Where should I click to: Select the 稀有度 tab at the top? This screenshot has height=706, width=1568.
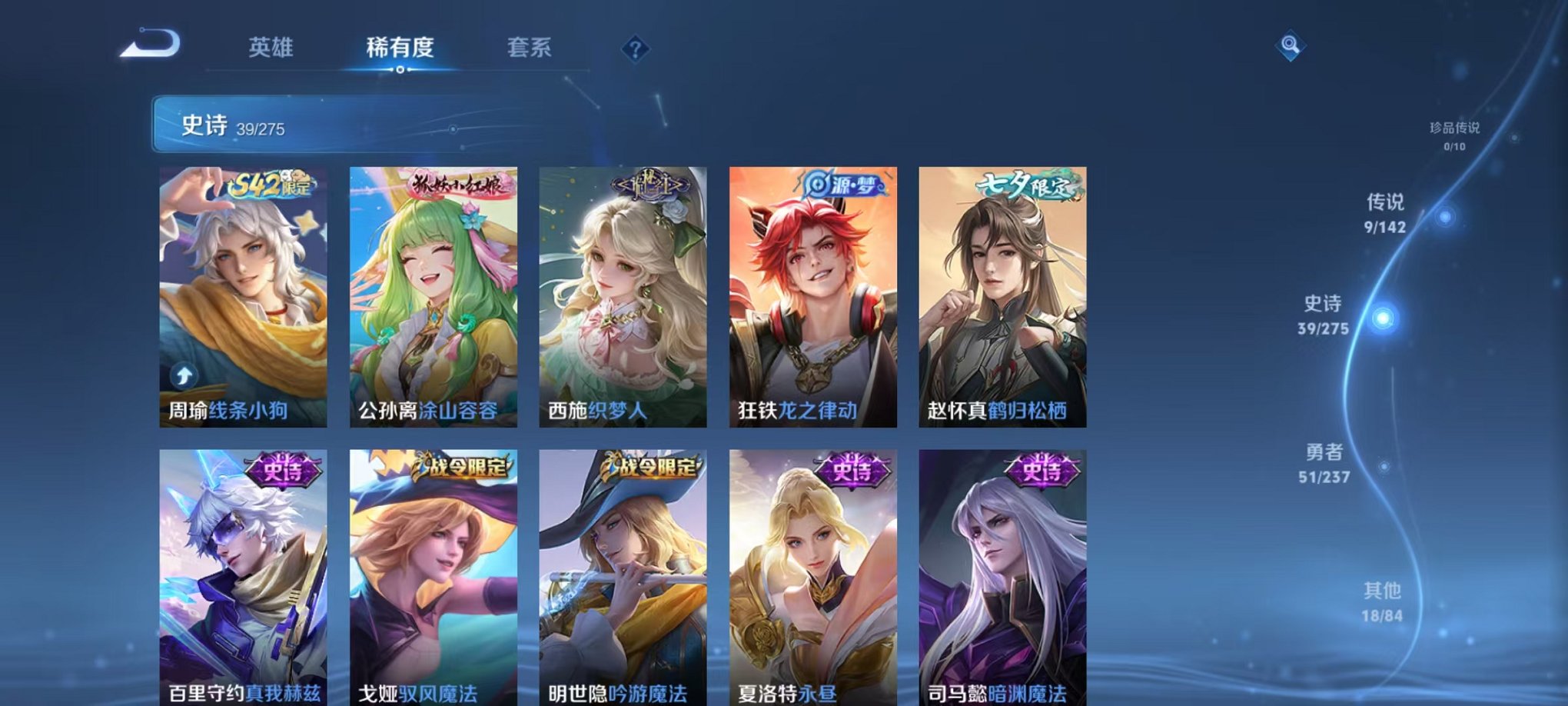pyautogui.click(x=400, y=46)
